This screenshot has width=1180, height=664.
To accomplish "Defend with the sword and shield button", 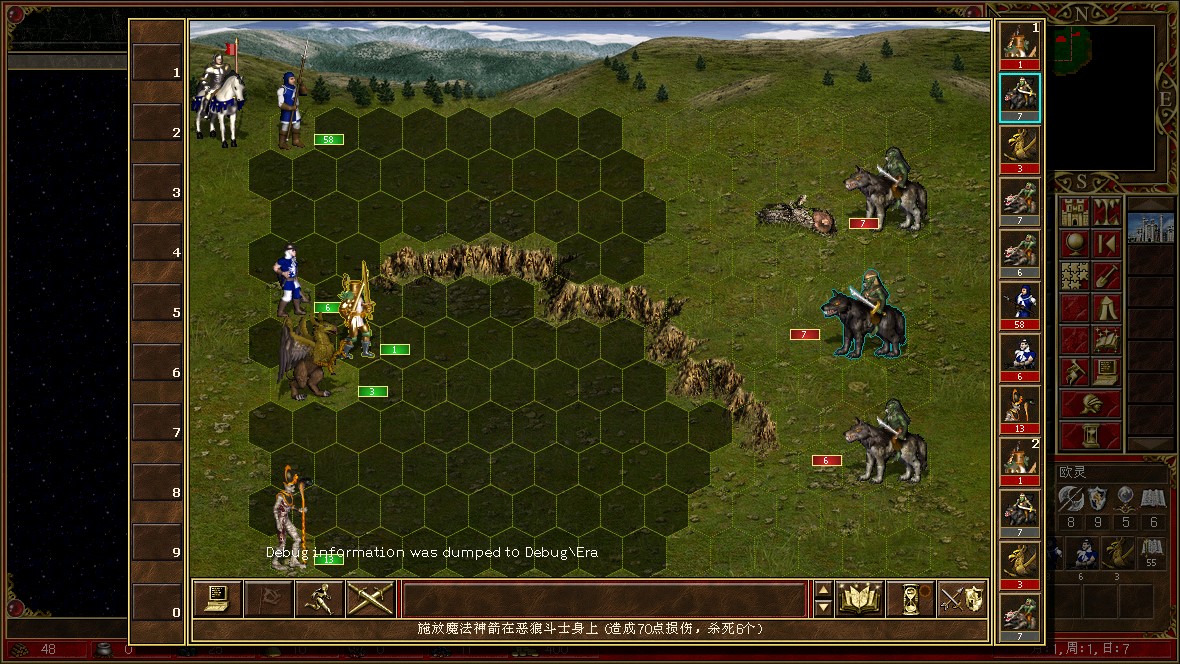I will pos(962,598).
